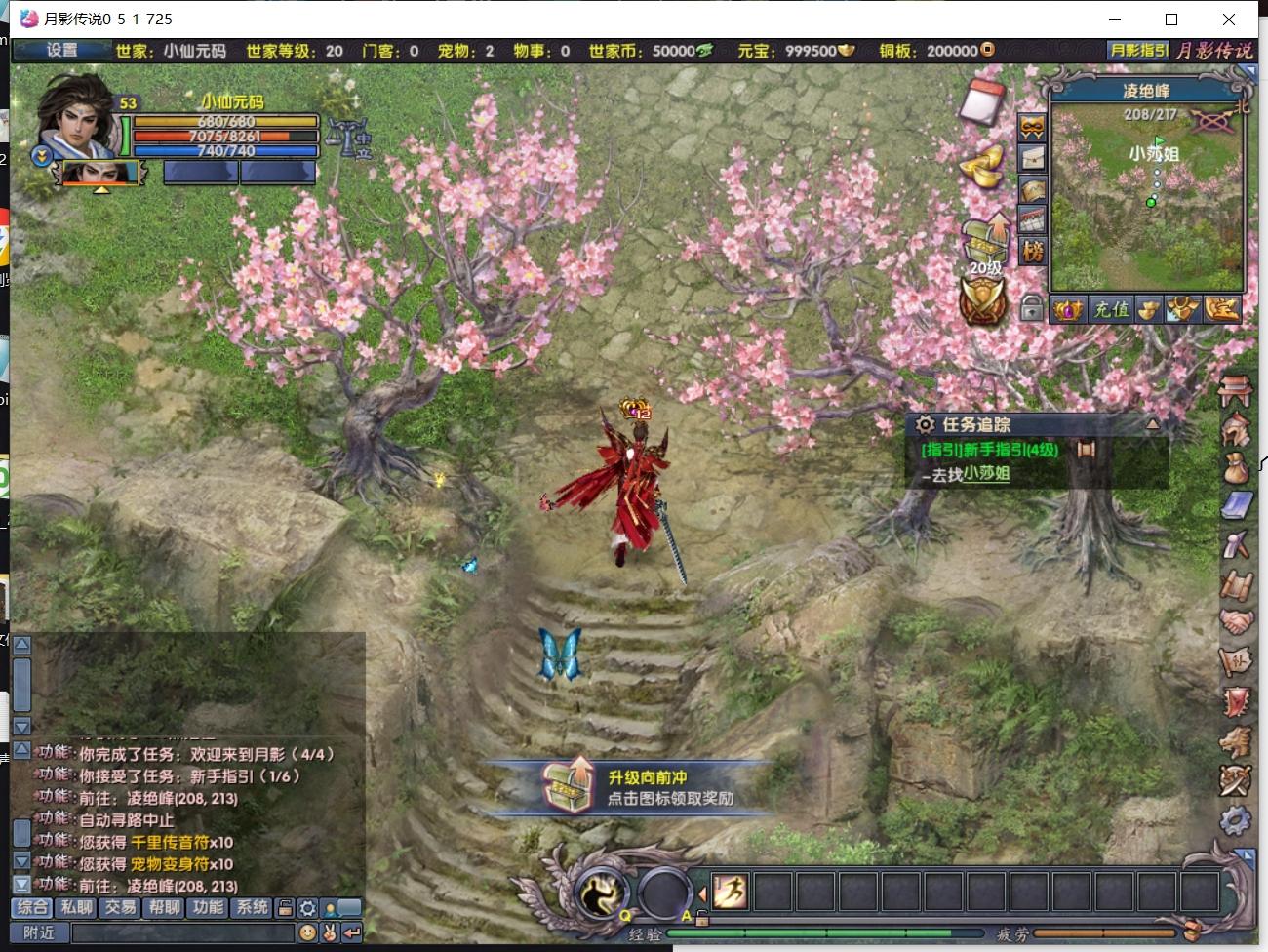This screenshot has height=952, width=1268.
Task: Switch to the 交易 trade chat tab
Action: coord(121,907)
